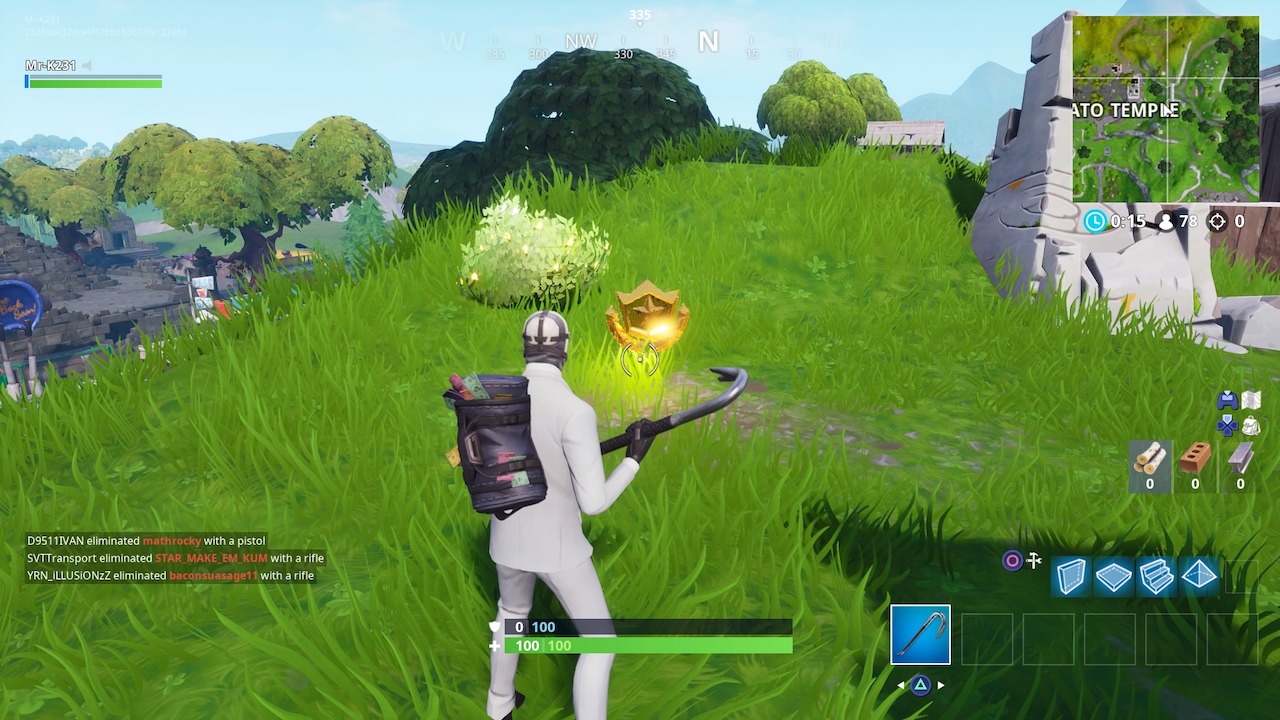
Task: Open the folded map icon
Action: [x=1251, y=400]
